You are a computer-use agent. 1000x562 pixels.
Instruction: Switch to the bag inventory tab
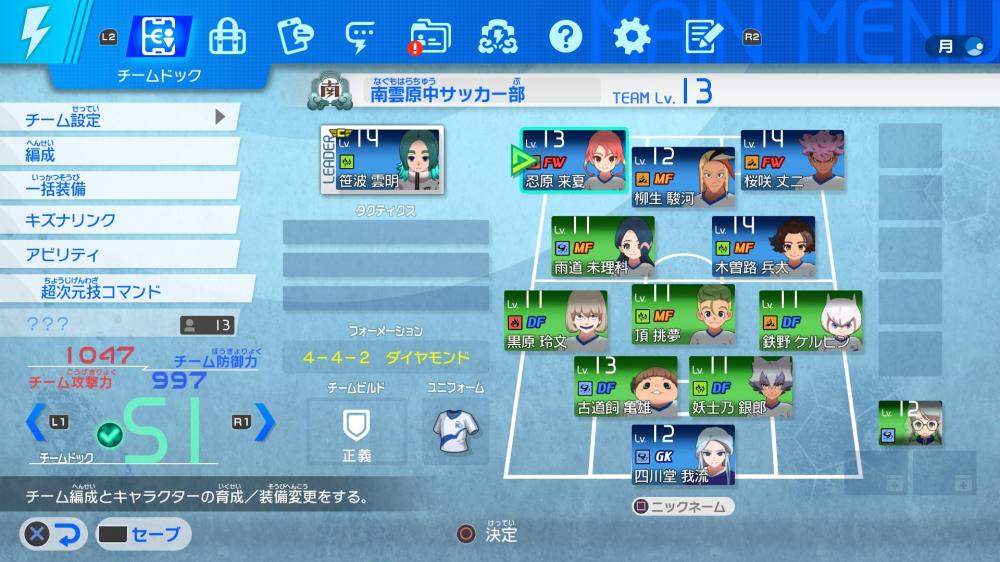pyautogui.click(x=227, y=37)
